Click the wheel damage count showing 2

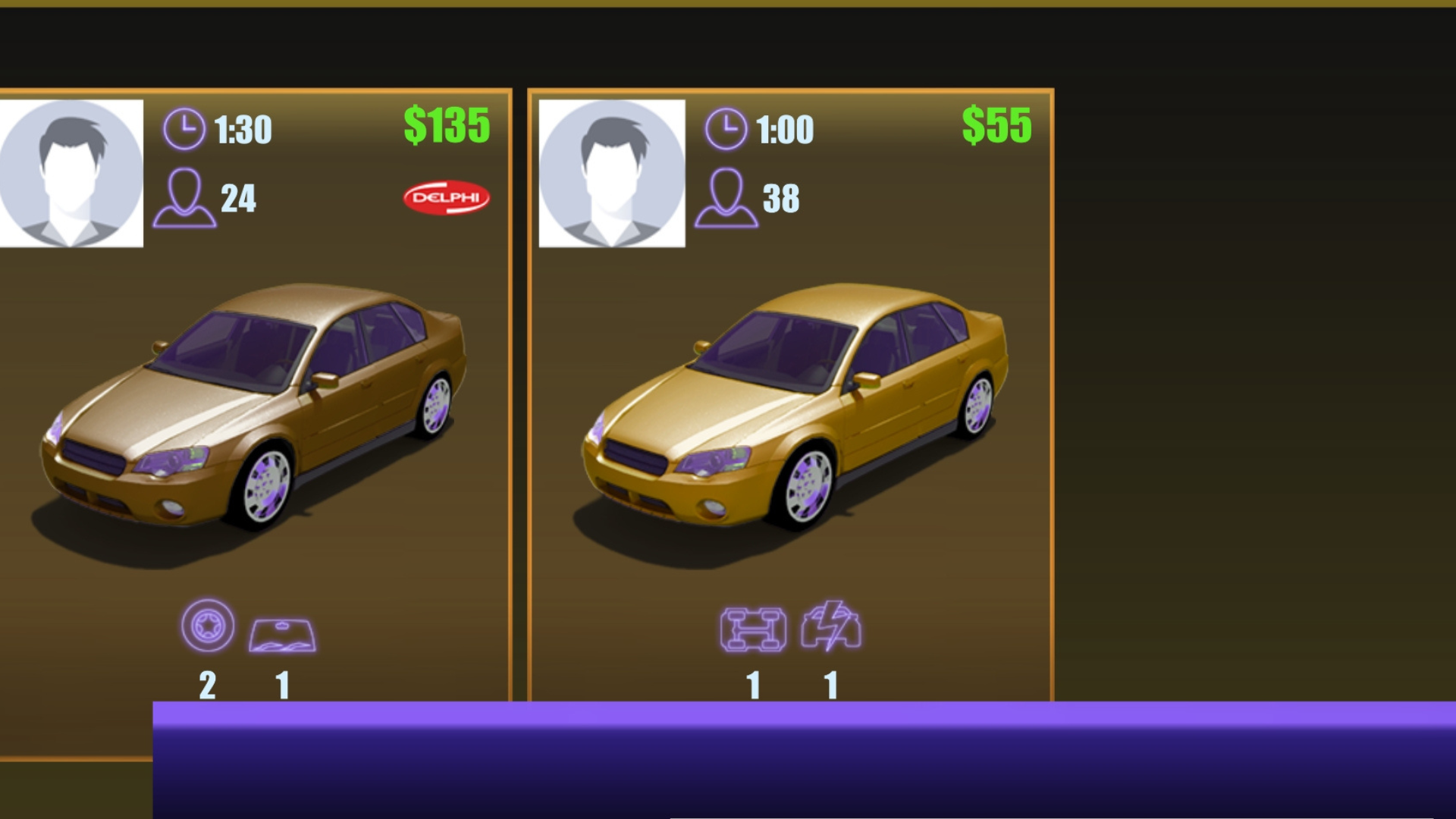[209, 685]
